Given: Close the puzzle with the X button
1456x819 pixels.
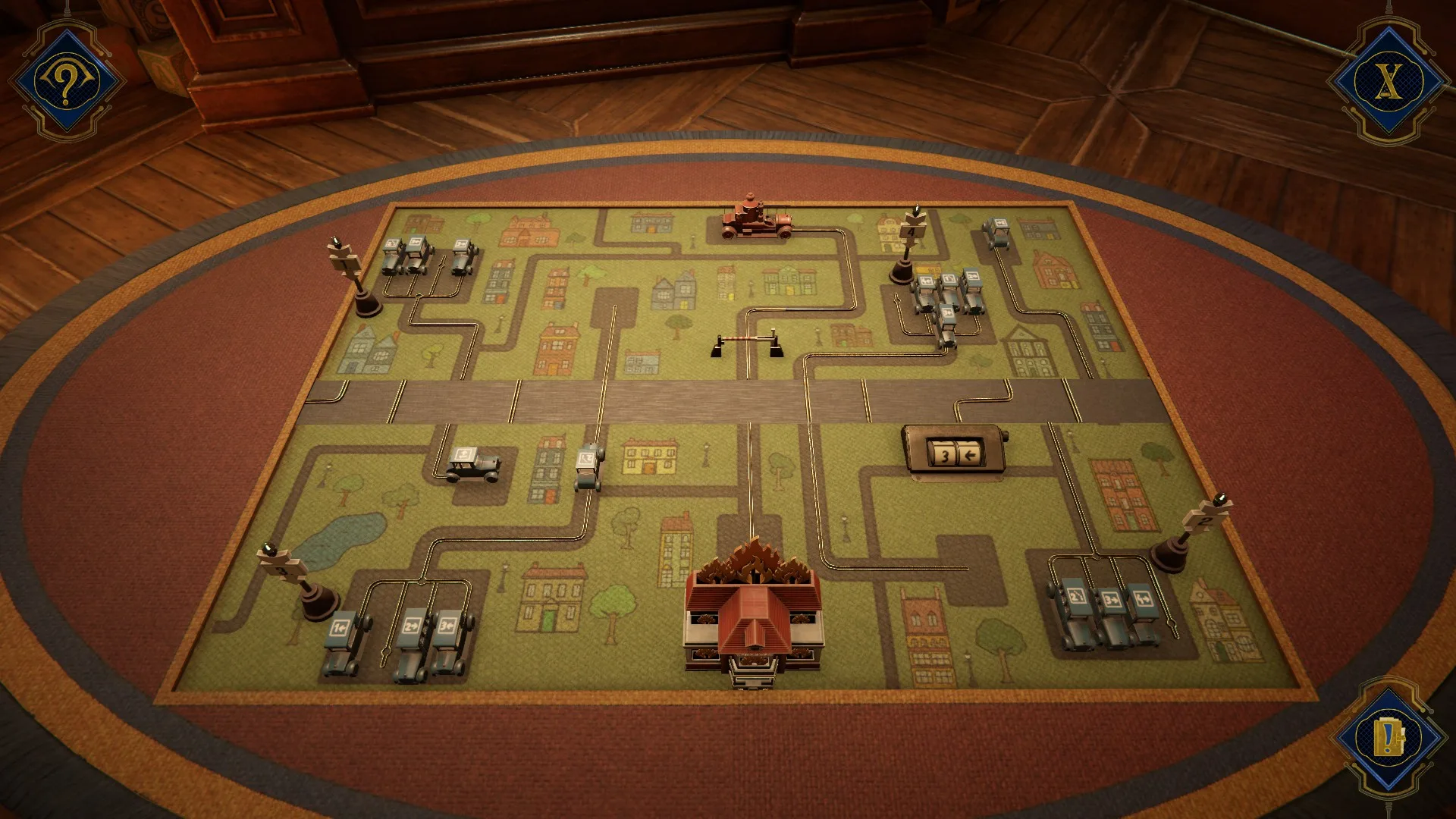Looking at the screenshot, I should coord(1388,80).
